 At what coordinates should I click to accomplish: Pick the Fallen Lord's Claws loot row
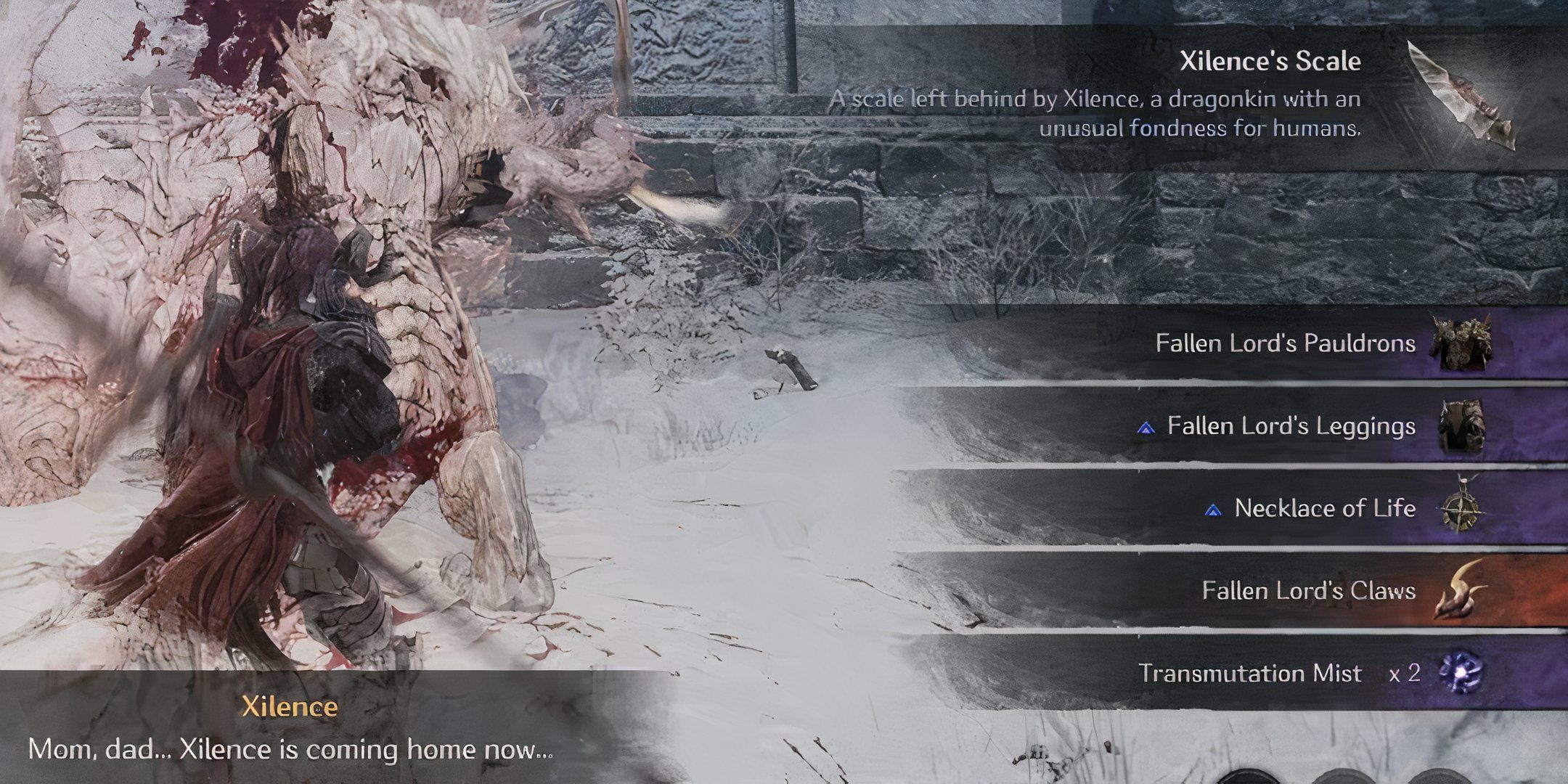click(x=1308, y=590)
